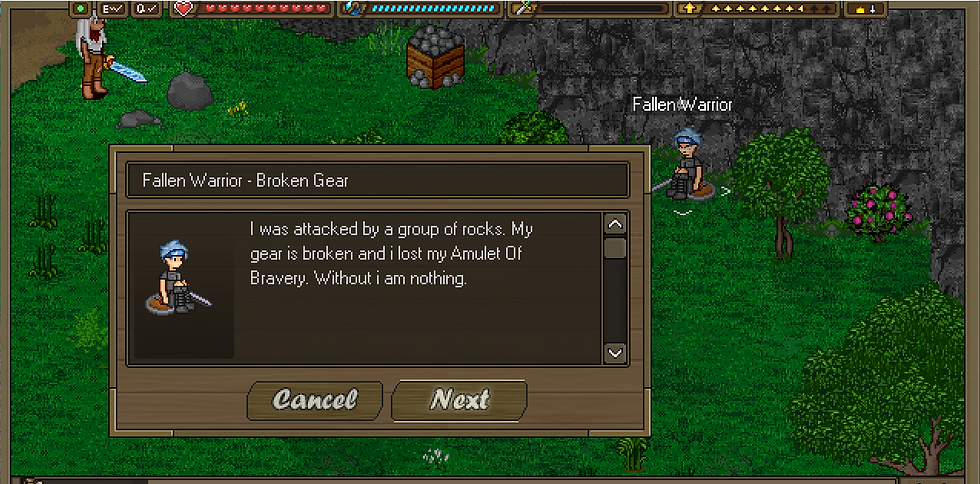This screenshot has height=484, width=980.
Task: Cancel the Fallen Warrior dialogue
Action: tap(314, 400)
